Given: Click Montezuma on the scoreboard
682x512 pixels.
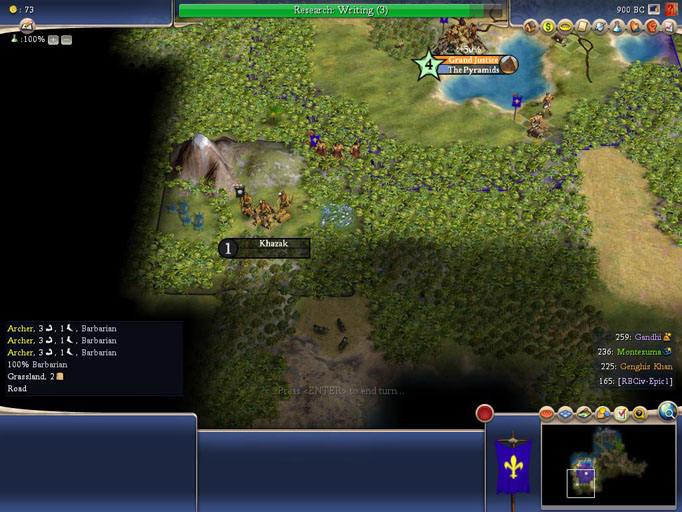Looking at the screenshot, I should tap(641, 352).
